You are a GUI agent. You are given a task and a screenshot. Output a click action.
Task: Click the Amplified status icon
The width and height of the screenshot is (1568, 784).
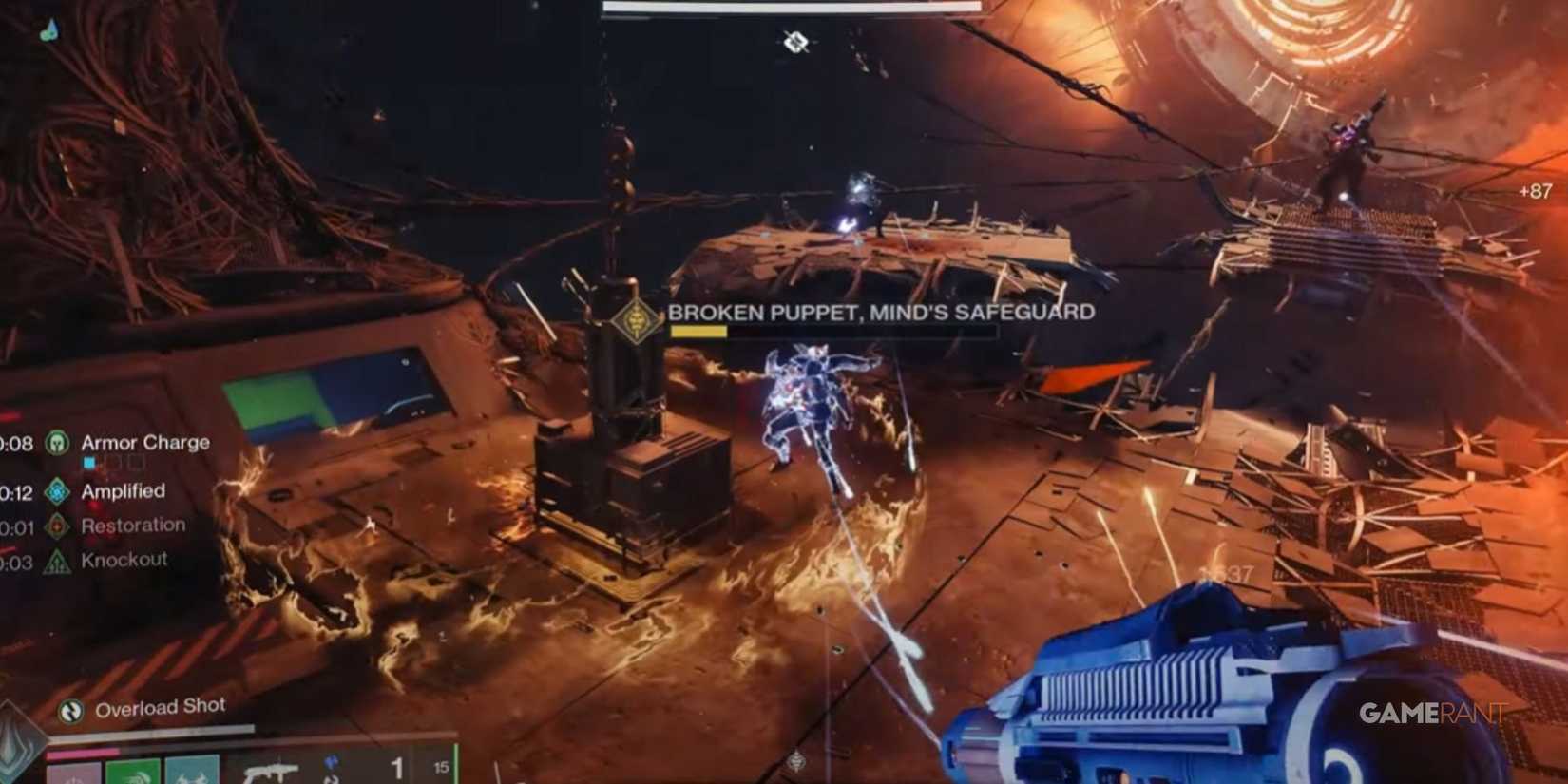click(57, 491)
